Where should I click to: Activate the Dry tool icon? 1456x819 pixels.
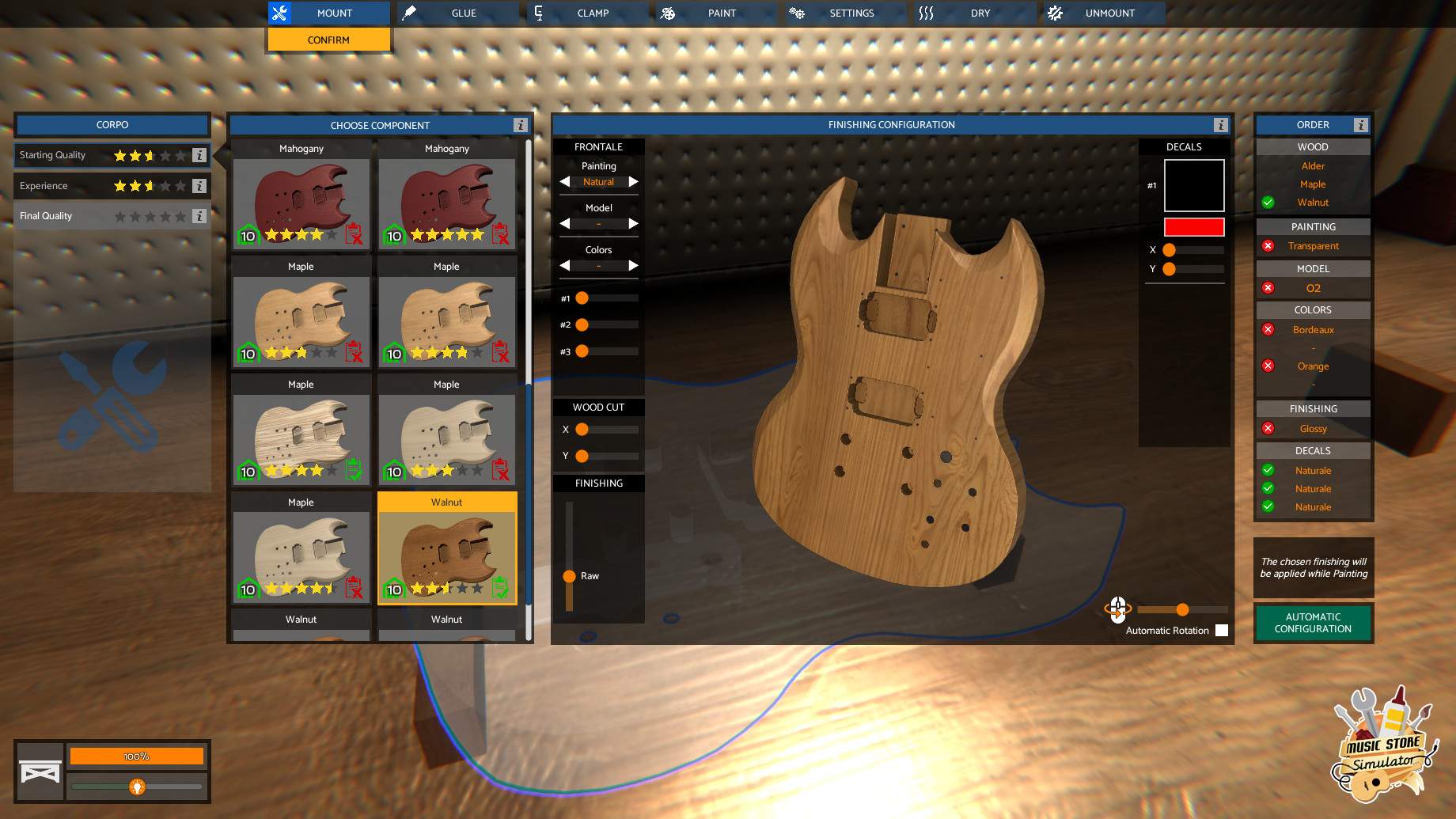coord(926,13)
